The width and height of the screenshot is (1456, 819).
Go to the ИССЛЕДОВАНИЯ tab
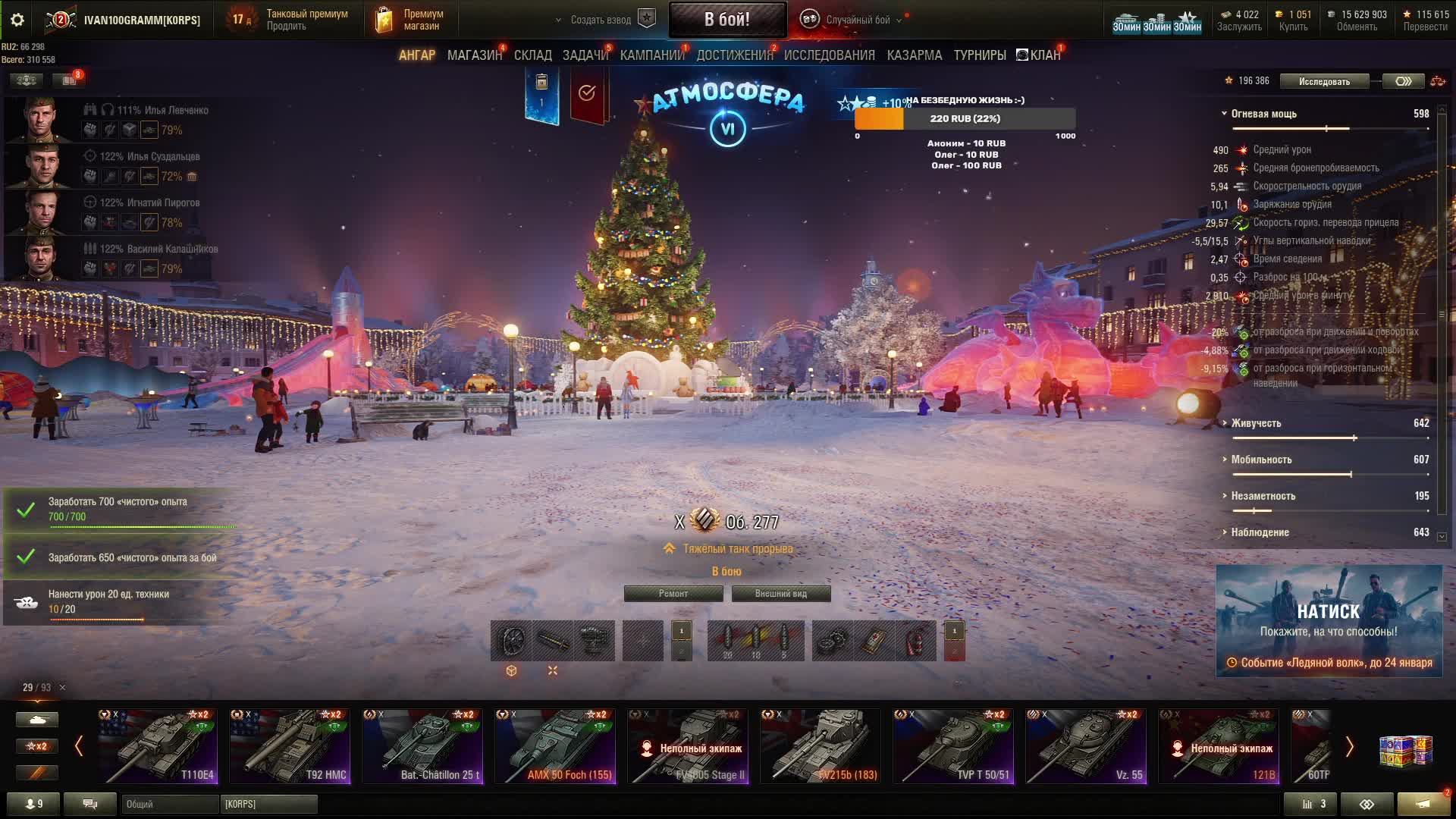(829, 55)
